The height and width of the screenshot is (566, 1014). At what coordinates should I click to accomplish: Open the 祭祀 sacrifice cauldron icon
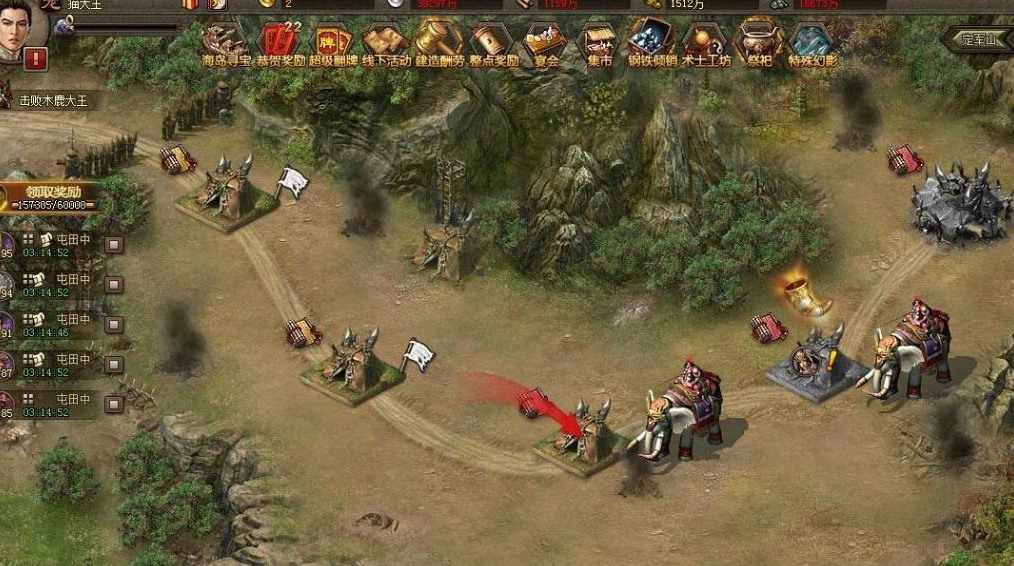tap(759, 42)
